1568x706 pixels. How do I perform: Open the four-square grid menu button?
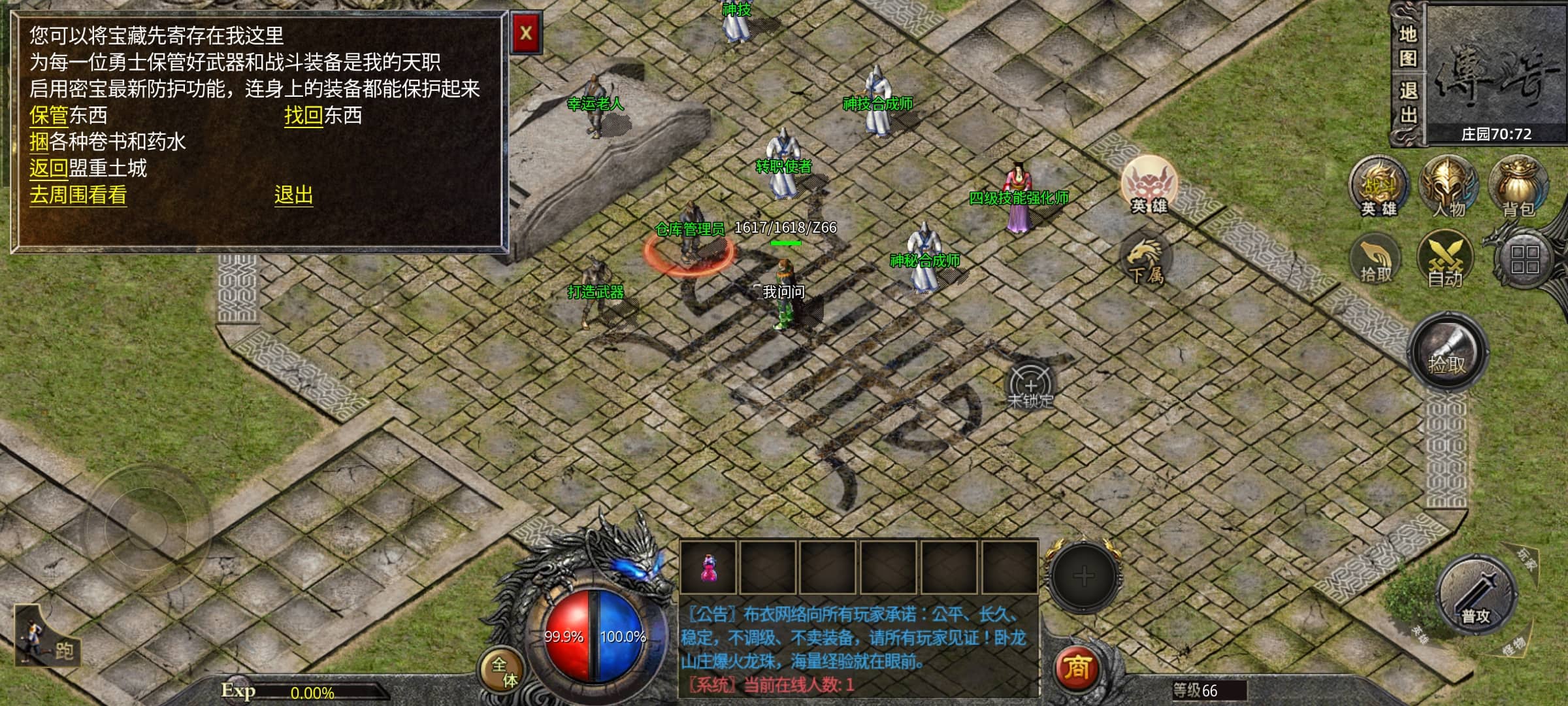click(1525, 260)
